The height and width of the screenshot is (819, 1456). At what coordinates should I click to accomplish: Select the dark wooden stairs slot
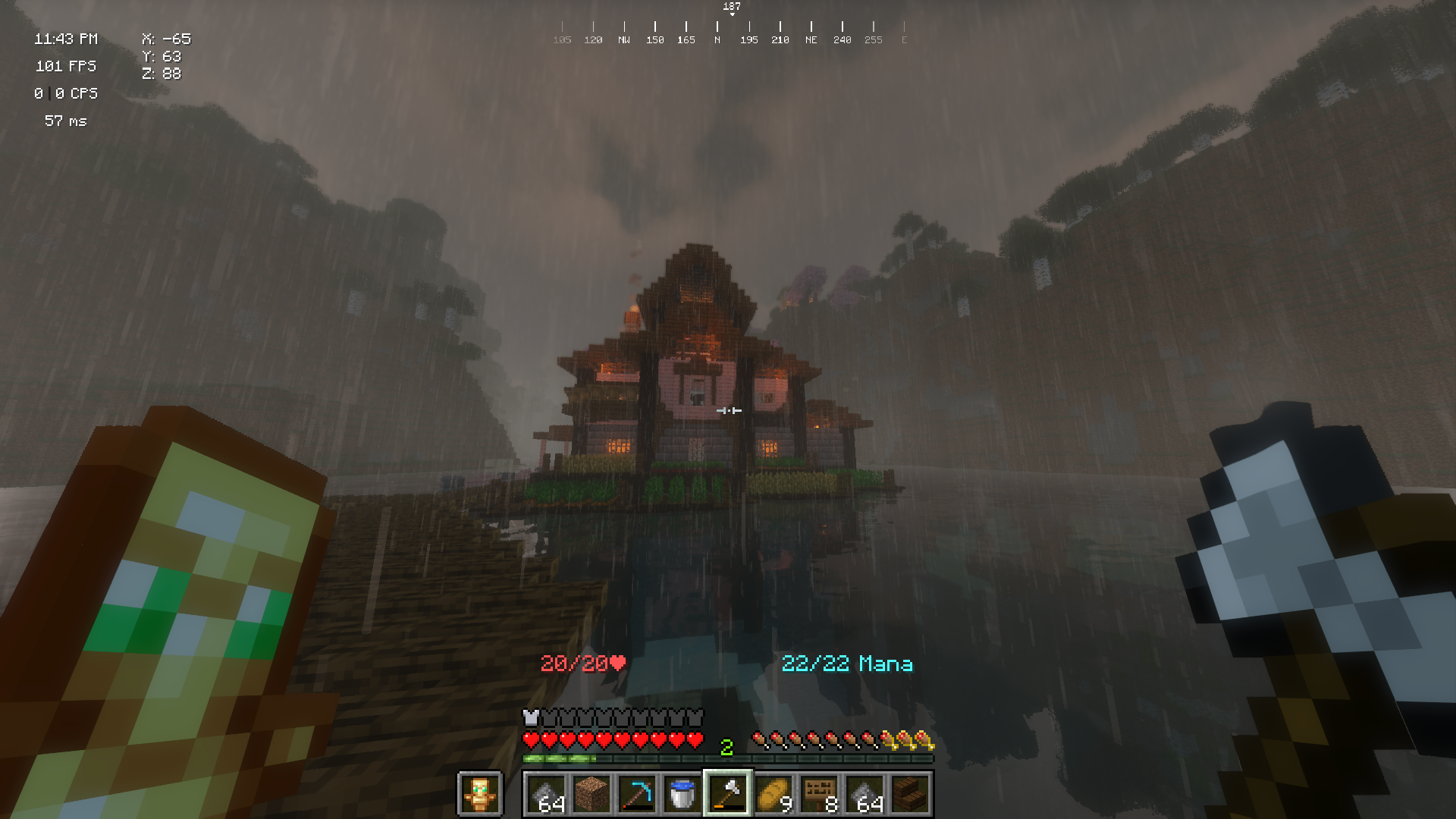[910, 794]
